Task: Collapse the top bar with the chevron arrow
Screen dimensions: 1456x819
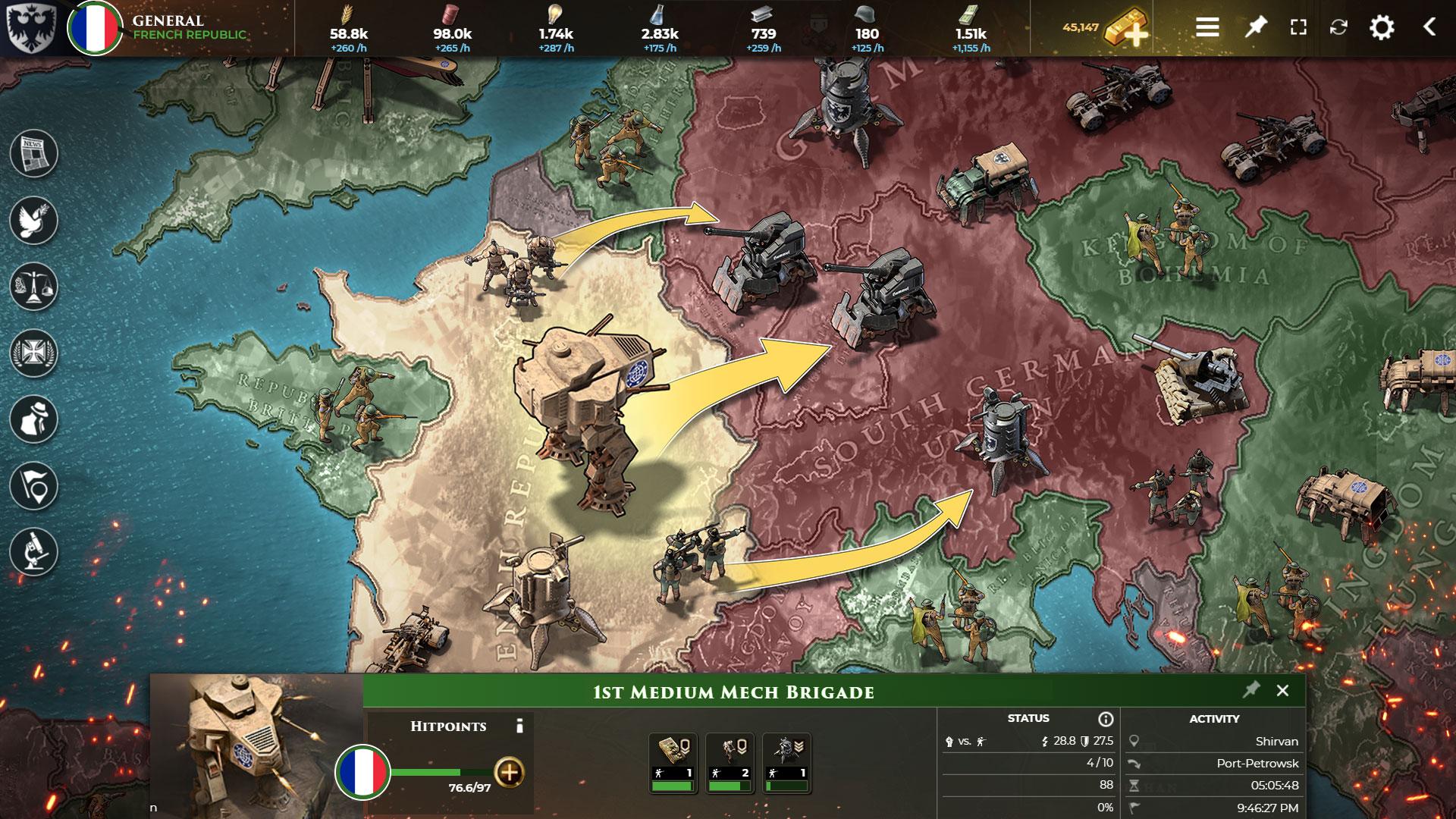Action: pos(1429,28)
